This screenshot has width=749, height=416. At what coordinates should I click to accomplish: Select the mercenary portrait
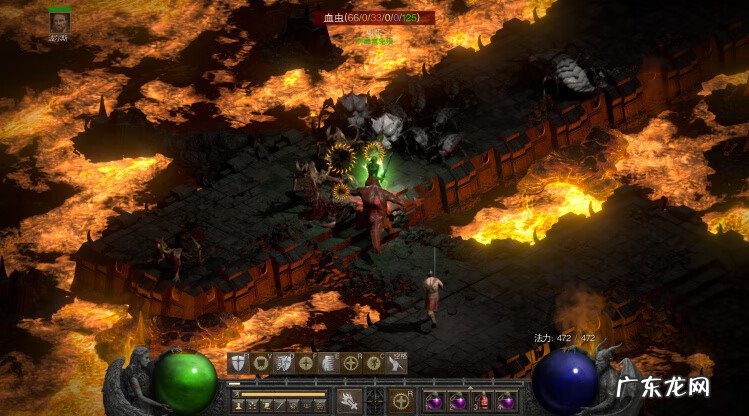point(59,22)
